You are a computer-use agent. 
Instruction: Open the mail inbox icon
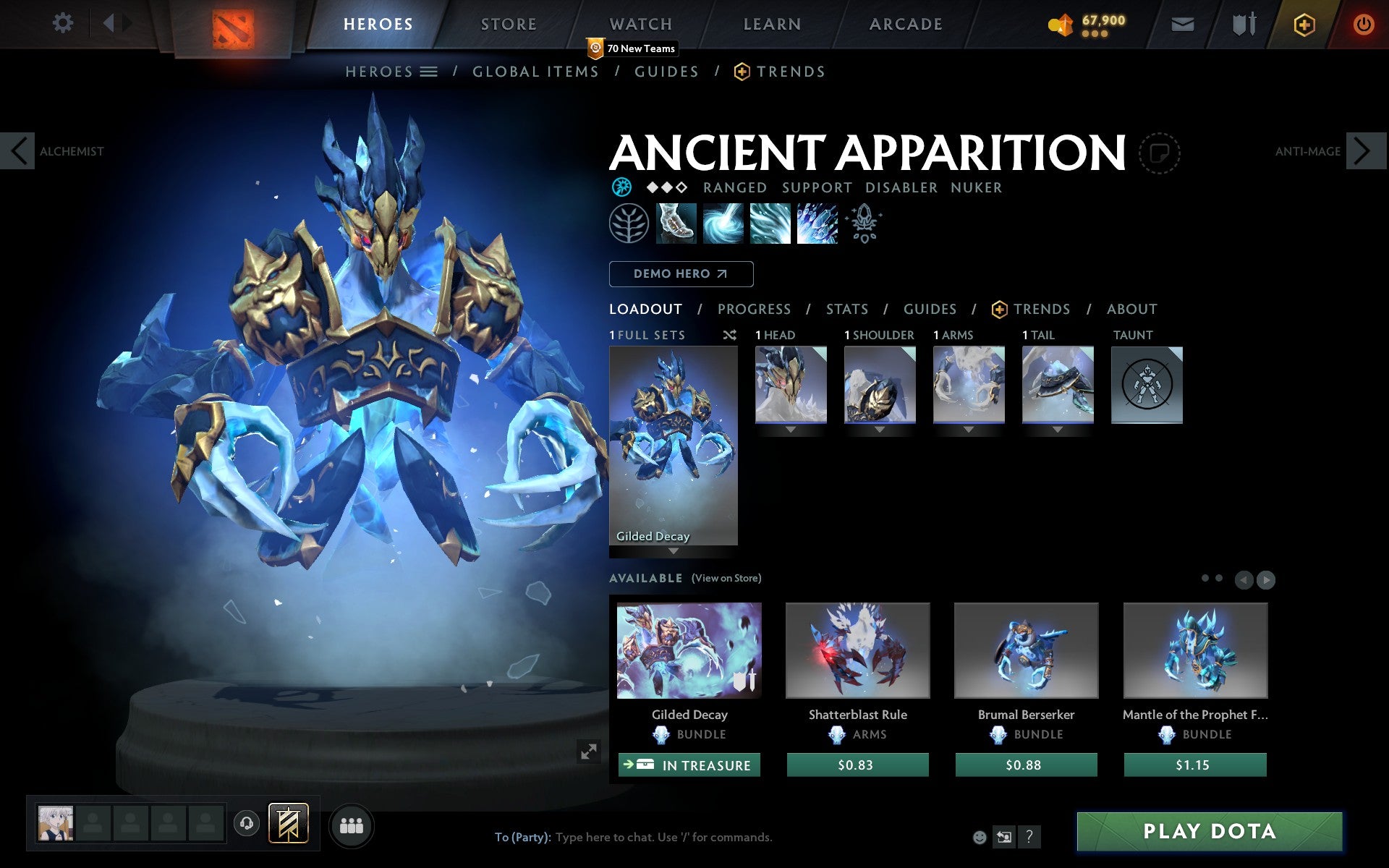(1182, 23)
